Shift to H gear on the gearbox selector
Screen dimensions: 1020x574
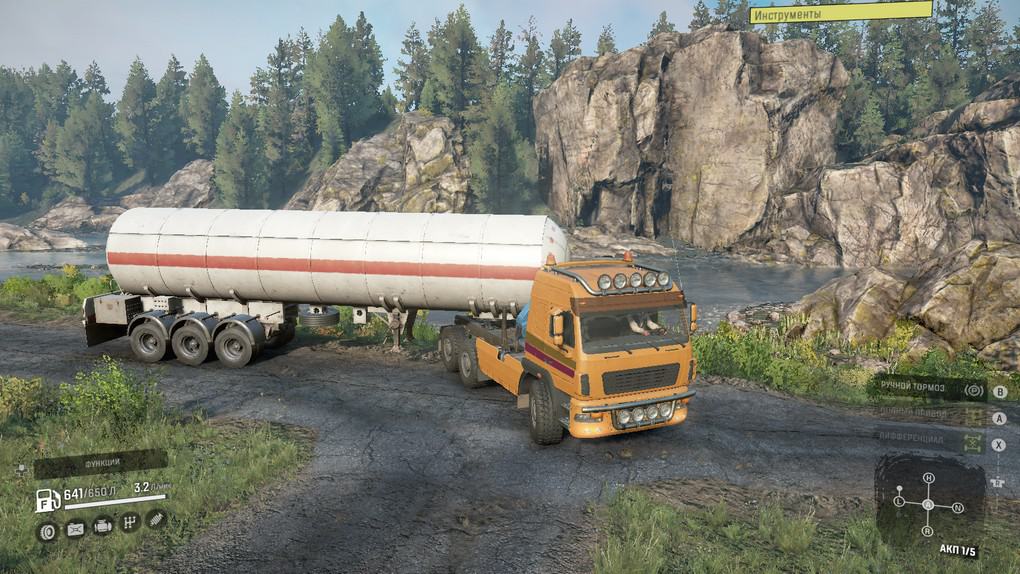point(928,478)
